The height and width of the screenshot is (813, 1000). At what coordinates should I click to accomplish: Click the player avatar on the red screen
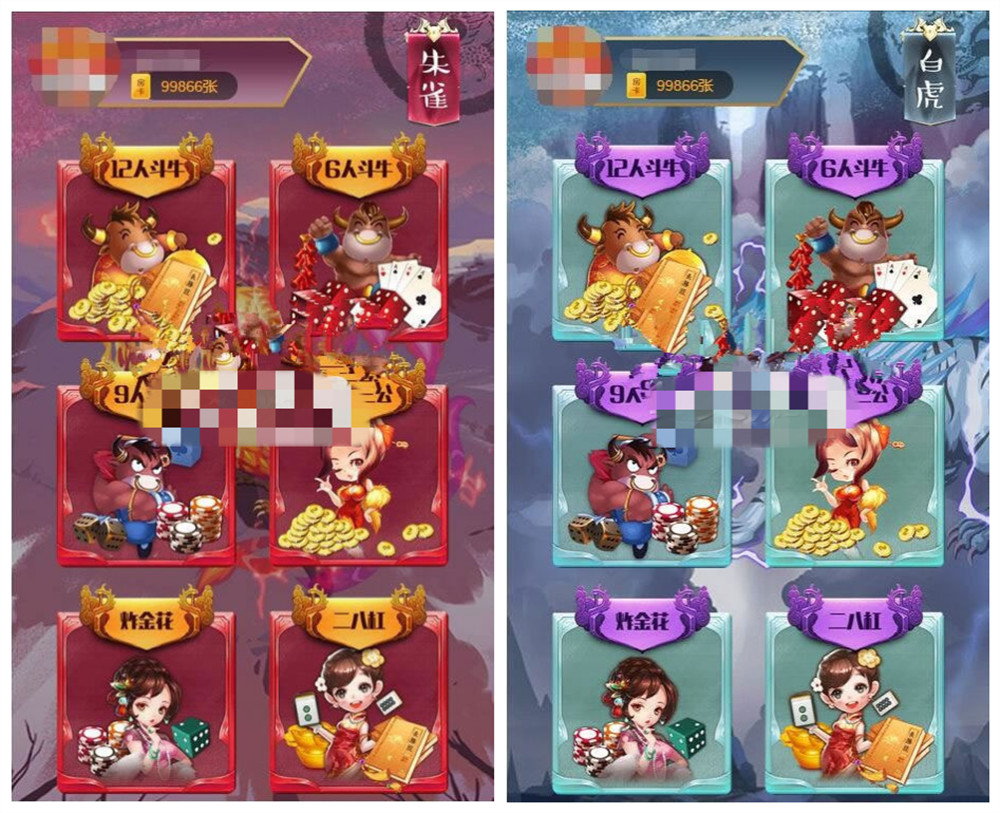pyautogui.click(x=76, y=67)
